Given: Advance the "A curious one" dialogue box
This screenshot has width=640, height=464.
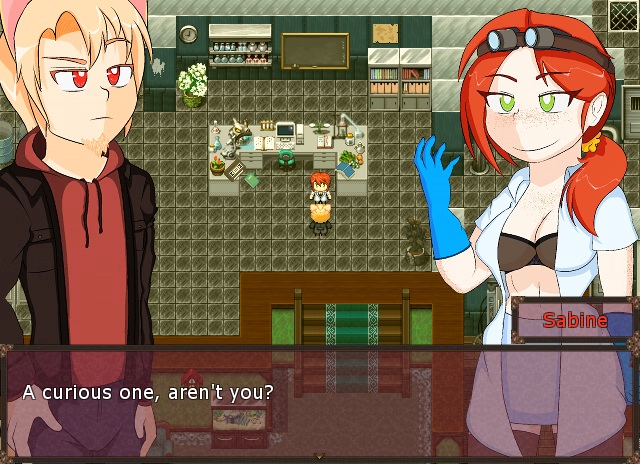Looking at the screenshot, I should coord(320,400).
